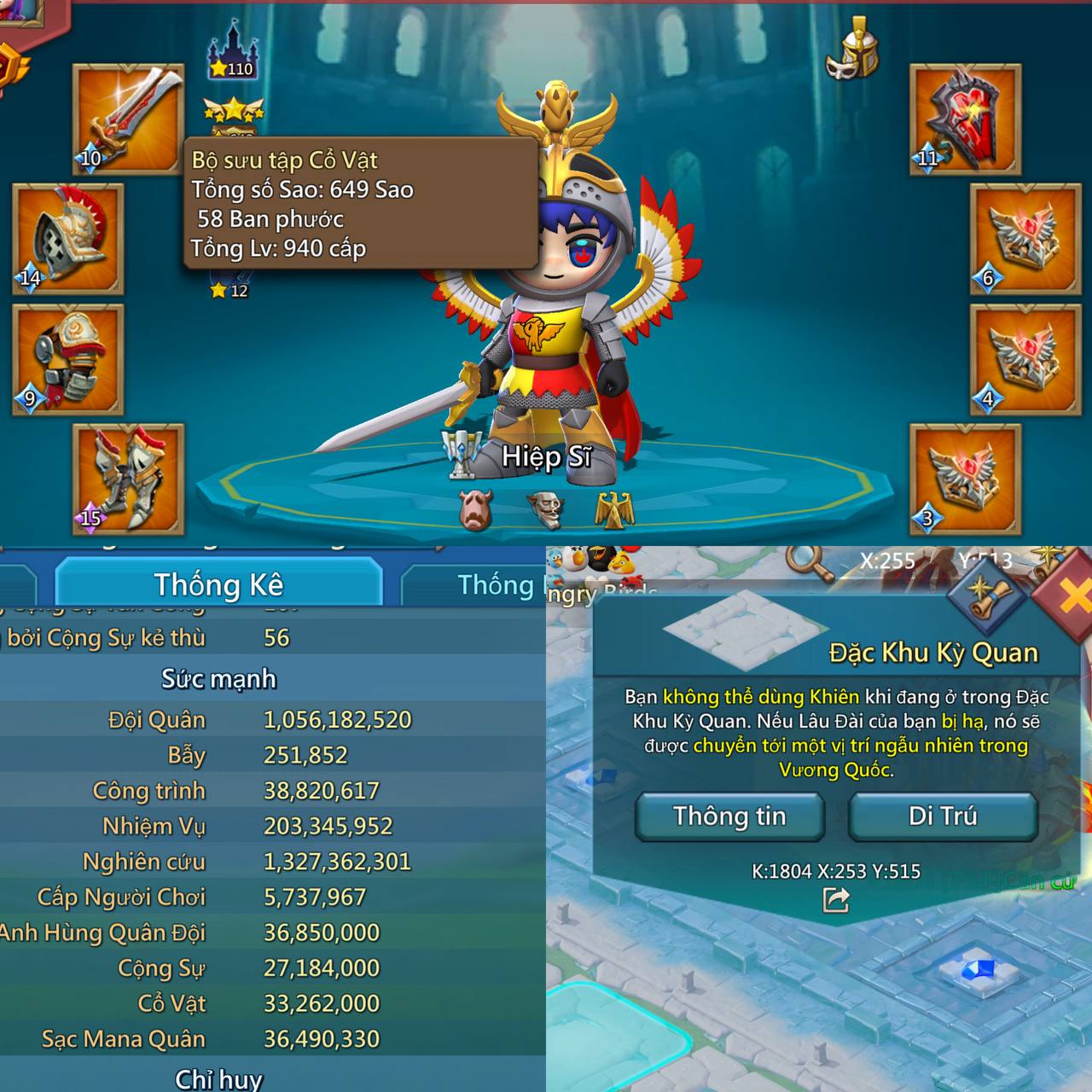Viewport: 1092px width, 1092px height.
Task: Click the Di Trú button
Action: pos(943,816)
